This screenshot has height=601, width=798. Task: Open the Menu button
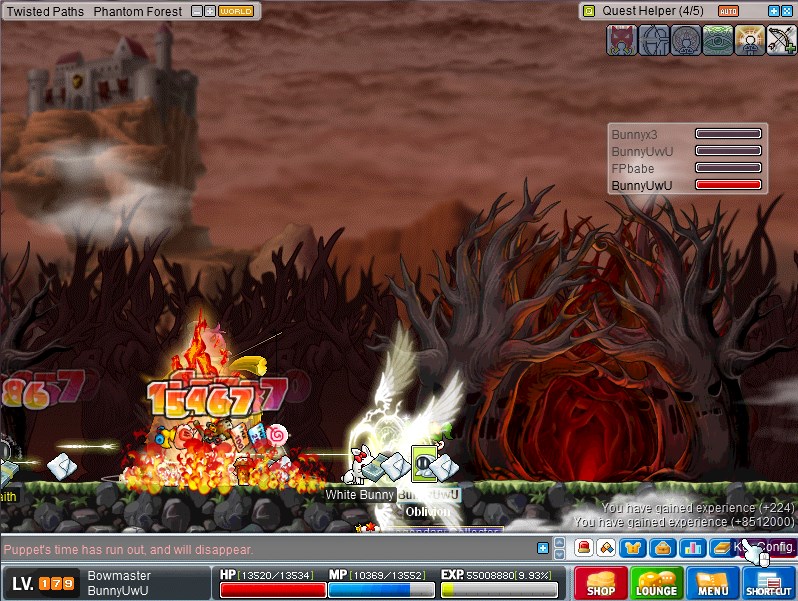[713, 583]
